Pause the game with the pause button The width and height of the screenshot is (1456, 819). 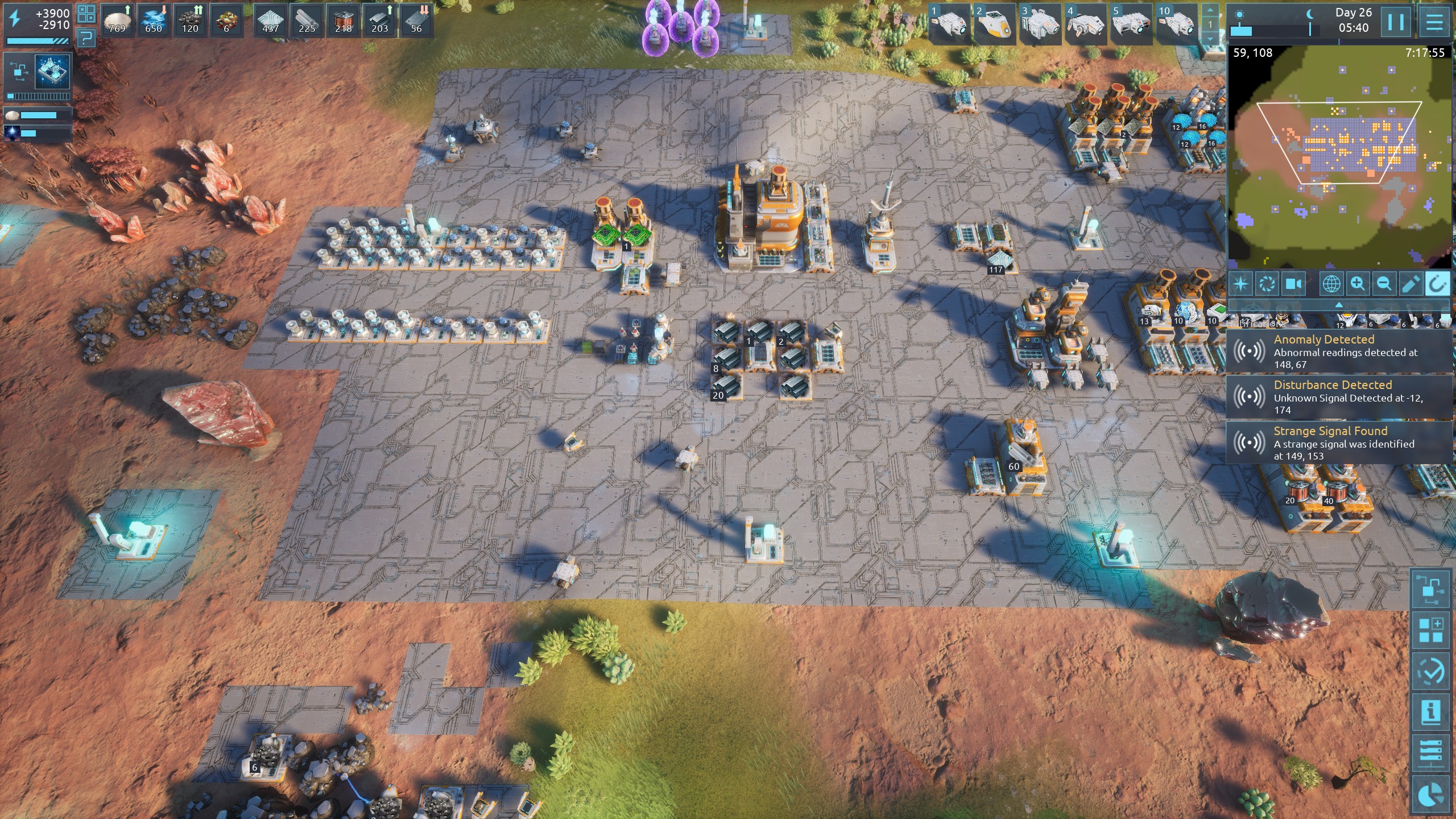(x=1396, y=22)
